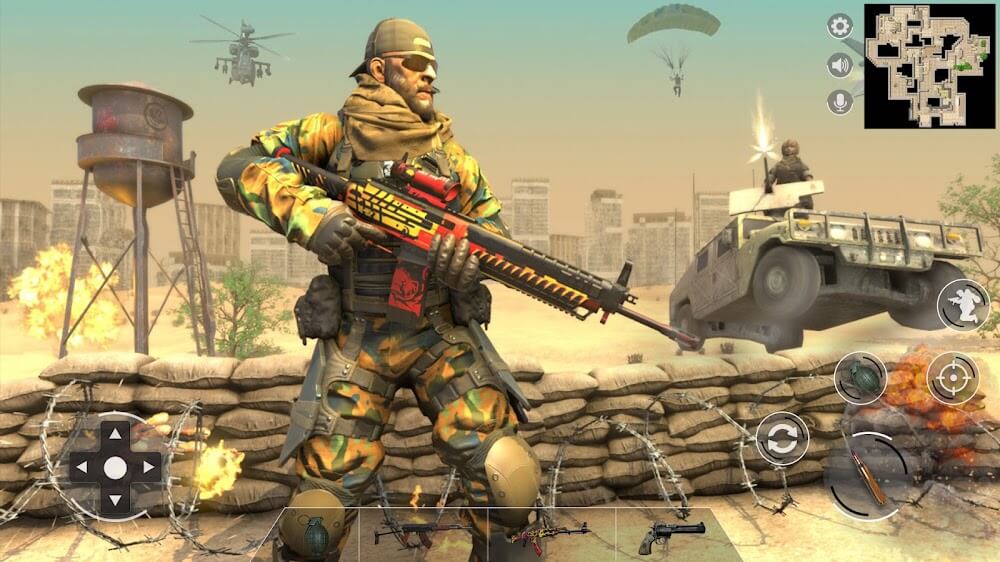Click the left arrow on the movement pad
This screenshot has height=562, width=1000.
(82, 467)
